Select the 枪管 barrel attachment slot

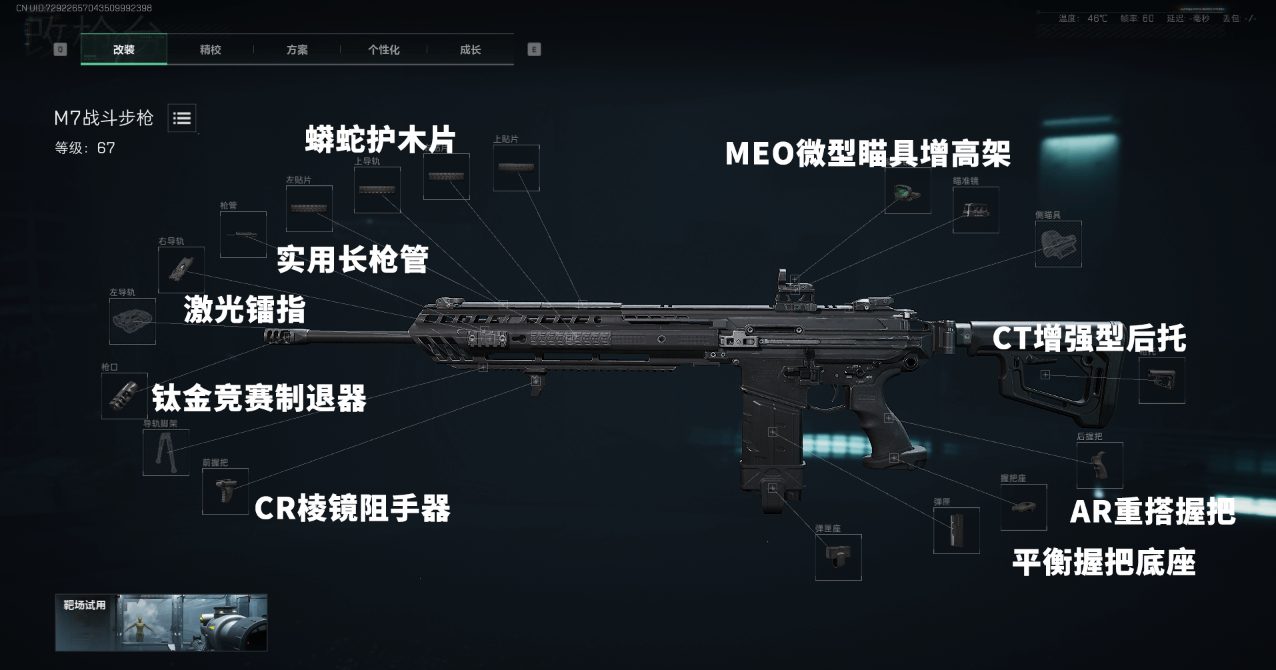tap(243, 235)
